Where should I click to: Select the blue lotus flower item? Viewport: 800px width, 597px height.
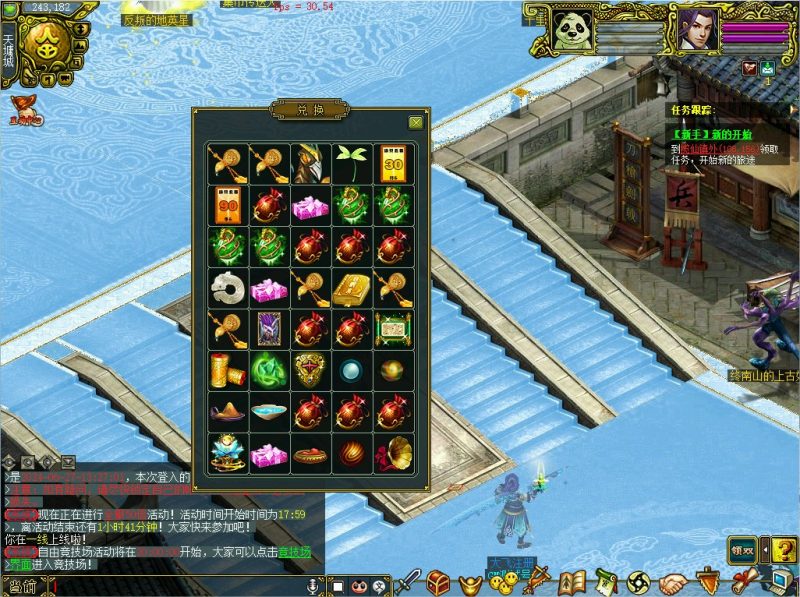[228, 452]
